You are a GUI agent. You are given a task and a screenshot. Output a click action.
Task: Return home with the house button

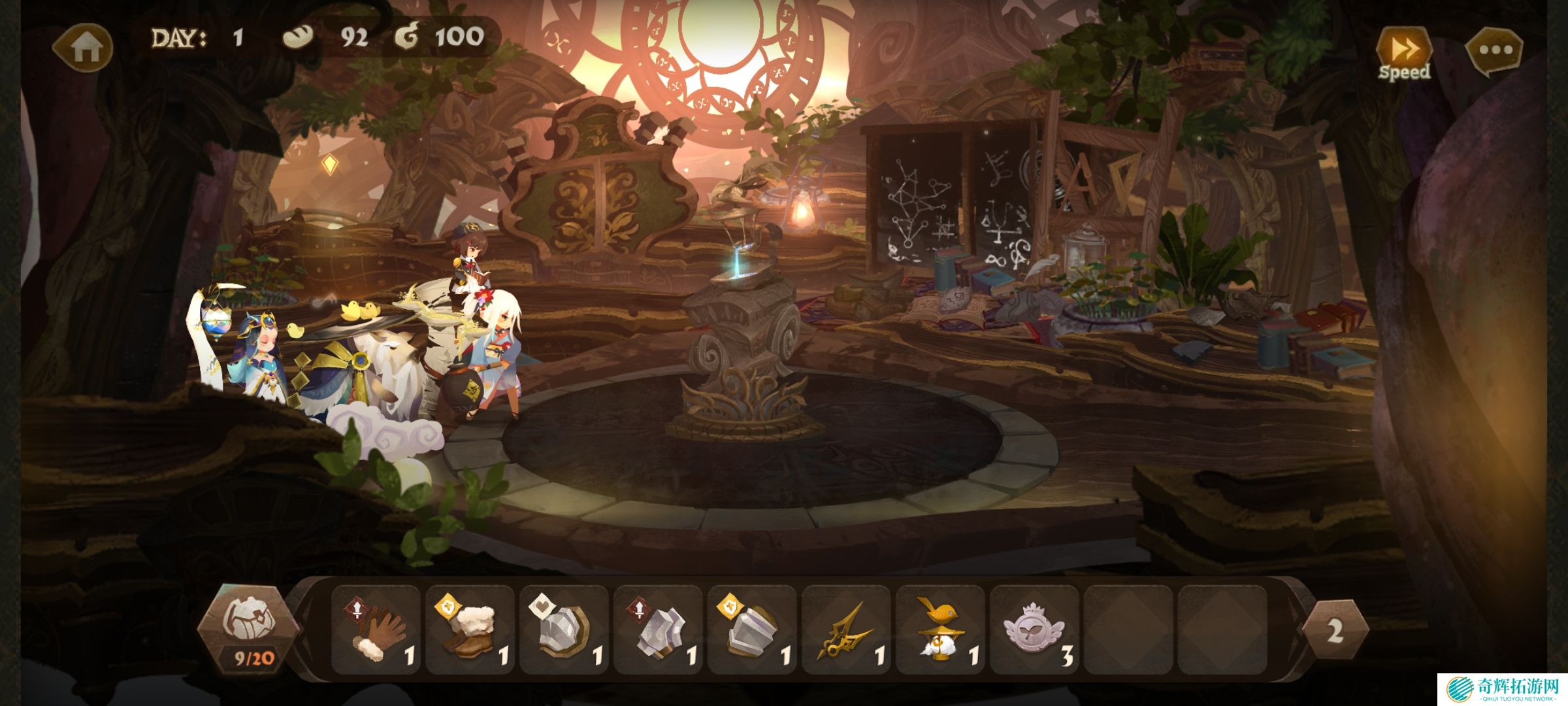84,47
